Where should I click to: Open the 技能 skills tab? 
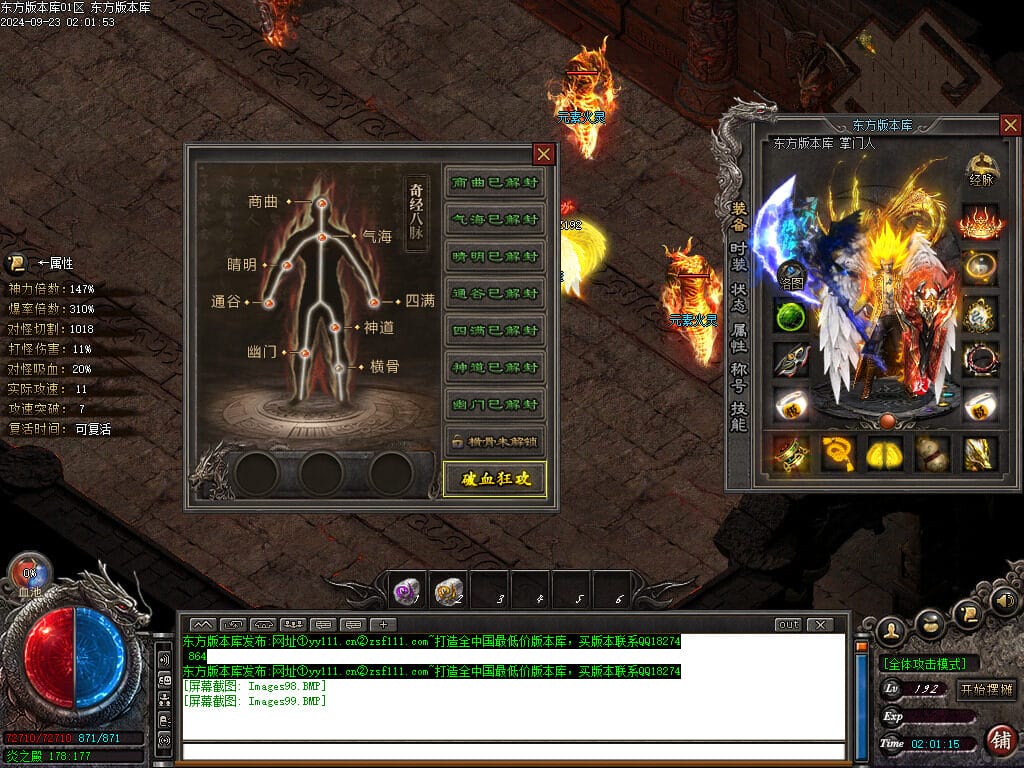pos(738,417)
